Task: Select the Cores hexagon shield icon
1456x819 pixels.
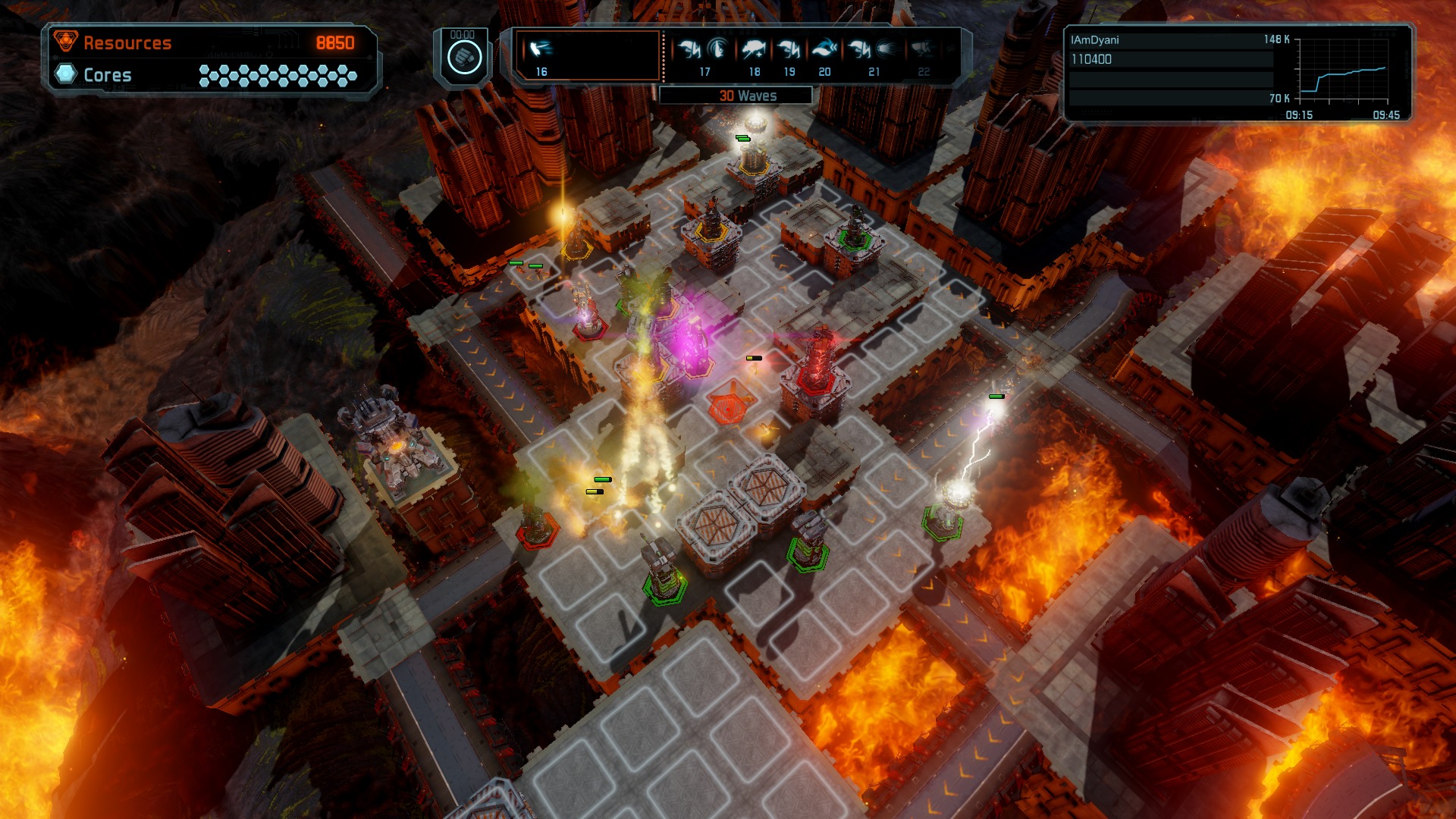Action: (66, 75)
